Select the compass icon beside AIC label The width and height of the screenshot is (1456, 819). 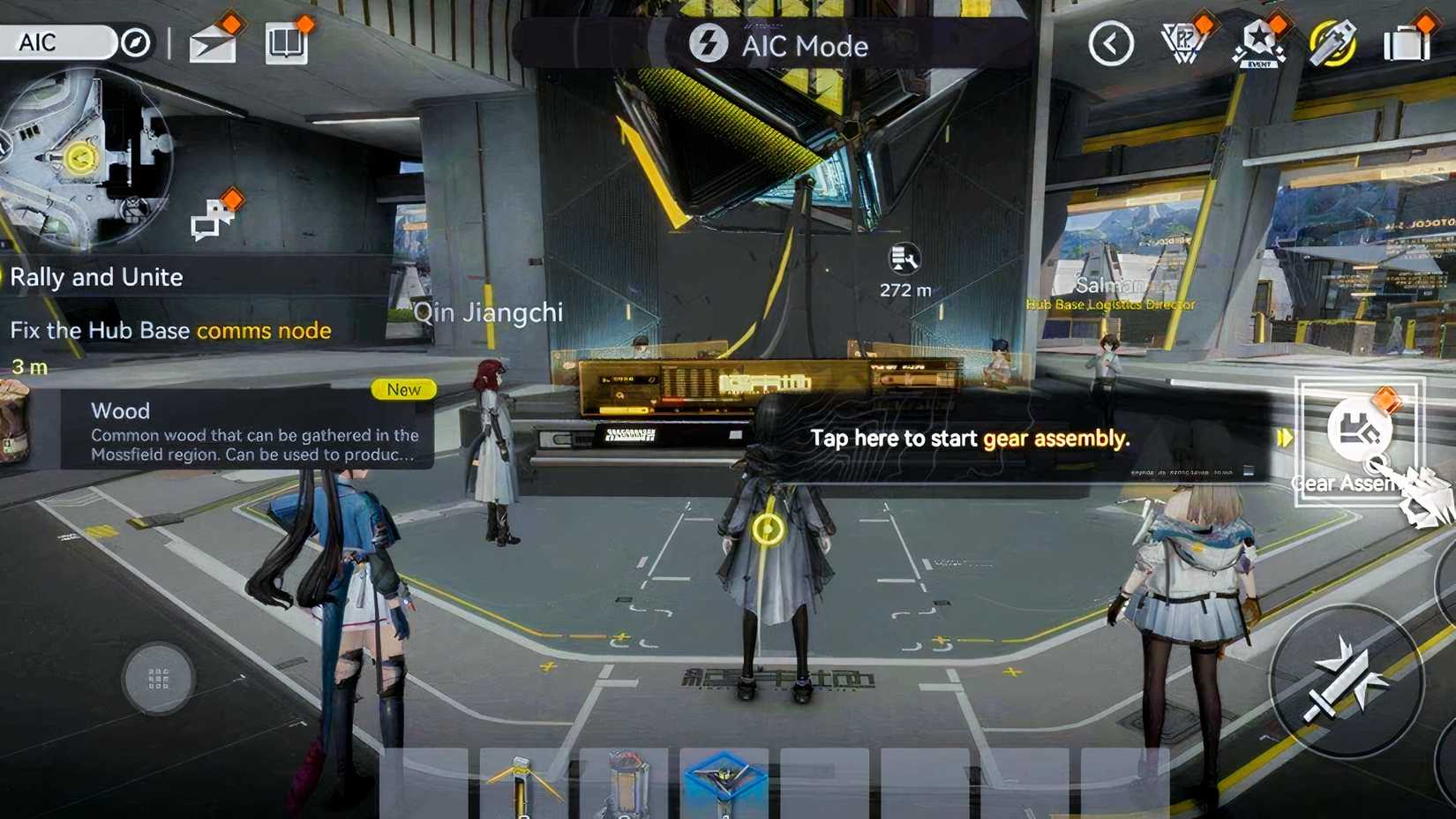[137, 40]
